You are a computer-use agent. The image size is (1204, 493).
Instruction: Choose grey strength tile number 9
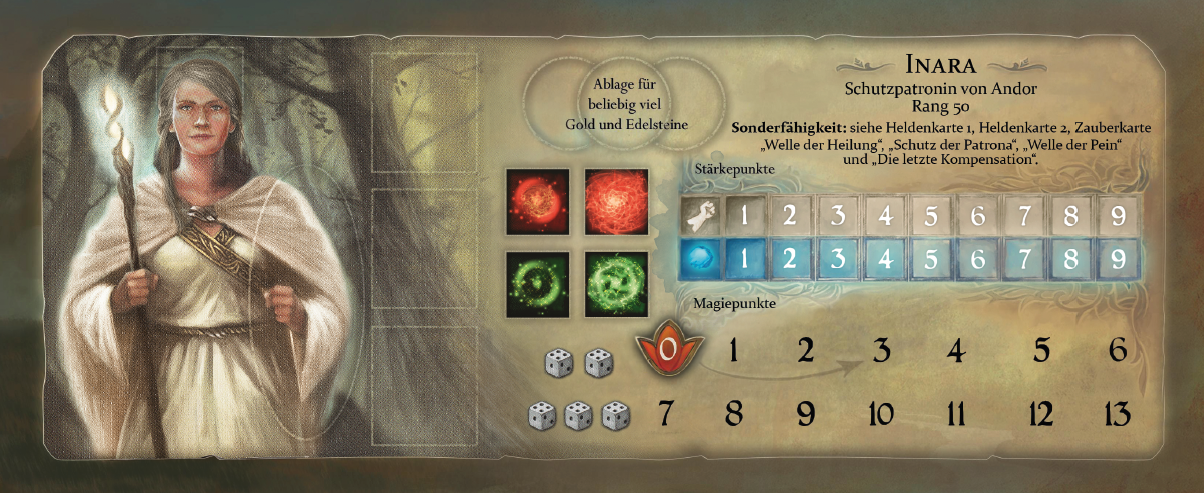(1117, 214)
